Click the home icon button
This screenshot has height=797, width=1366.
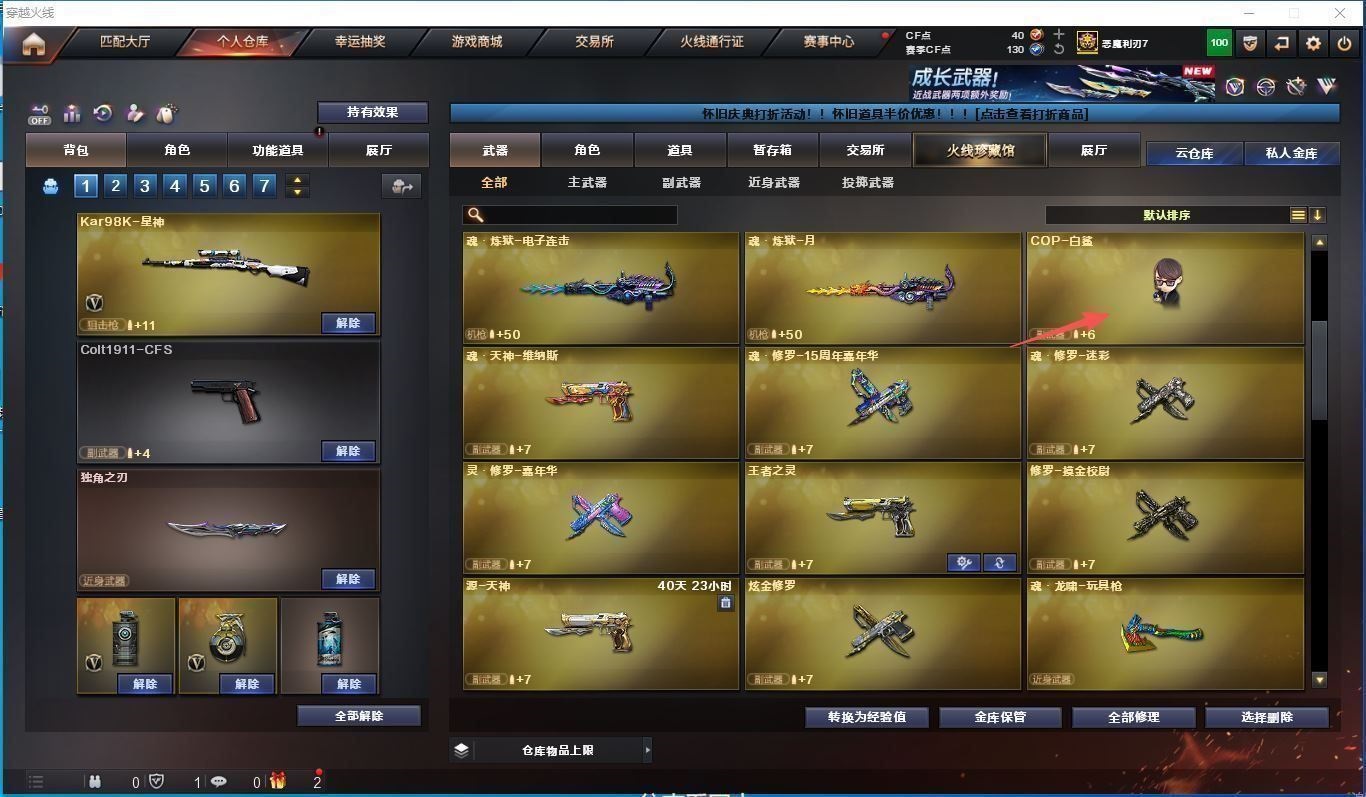tap(34, 44)
